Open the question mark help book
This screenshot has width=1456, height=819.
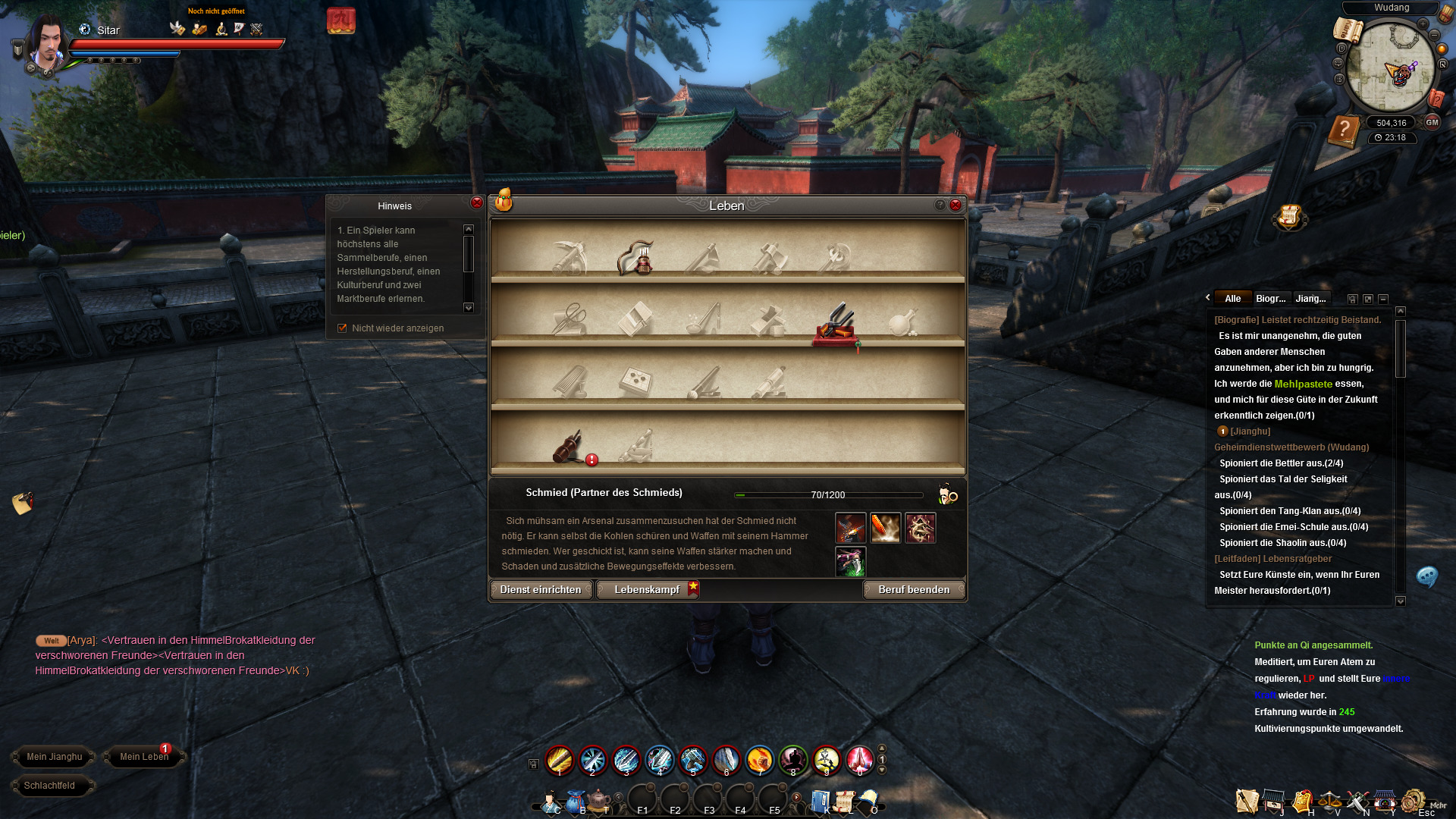(1344, 130)
